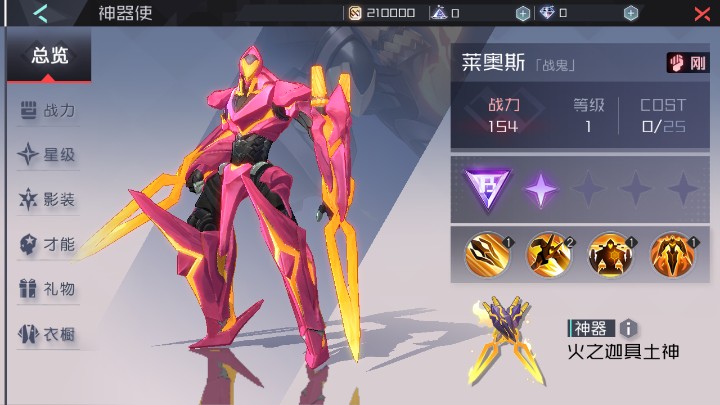Open the 礼物 gifts tab

click(48, 289)
